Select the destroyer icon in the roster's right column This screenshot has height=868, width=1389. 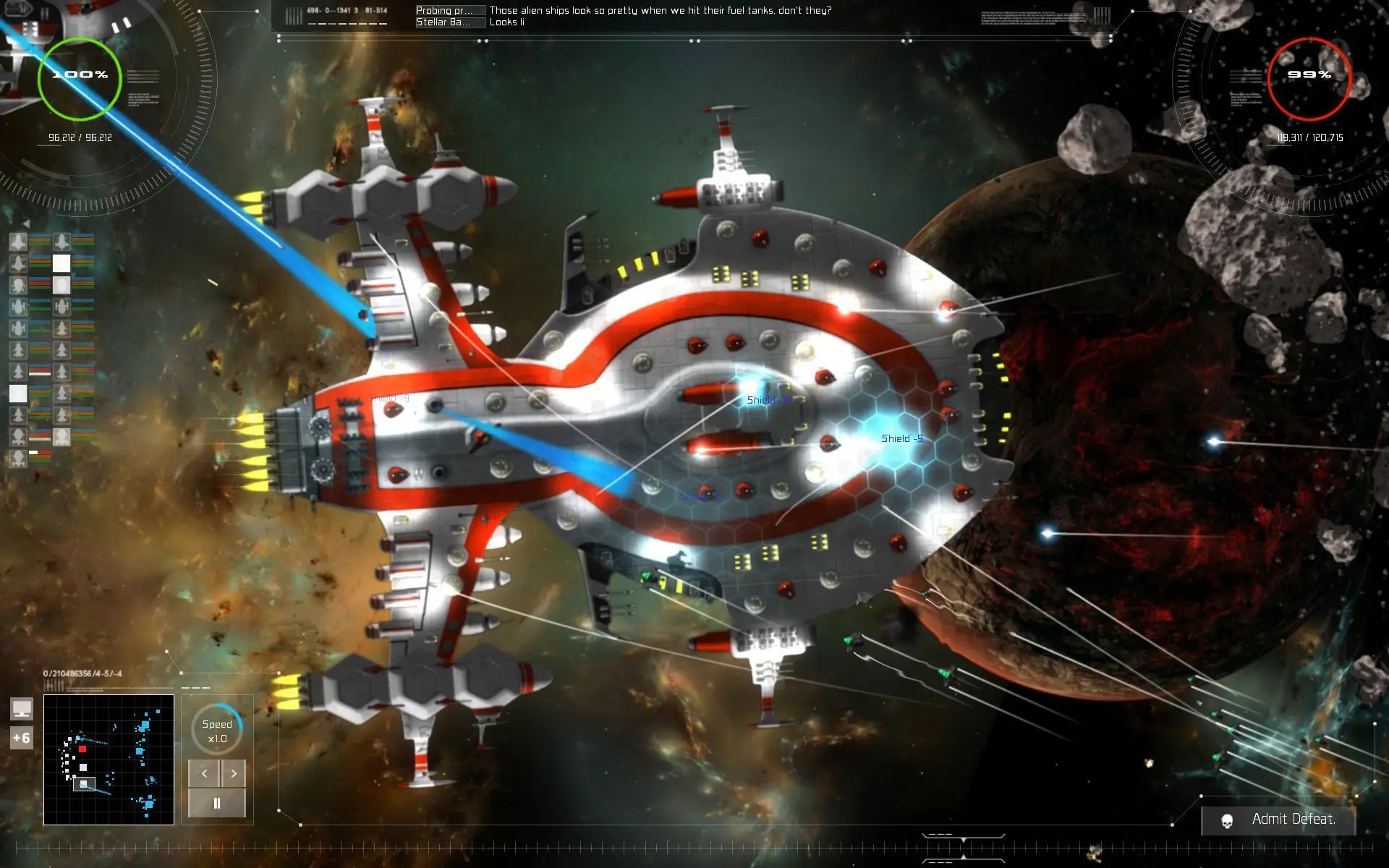[61, 306]
